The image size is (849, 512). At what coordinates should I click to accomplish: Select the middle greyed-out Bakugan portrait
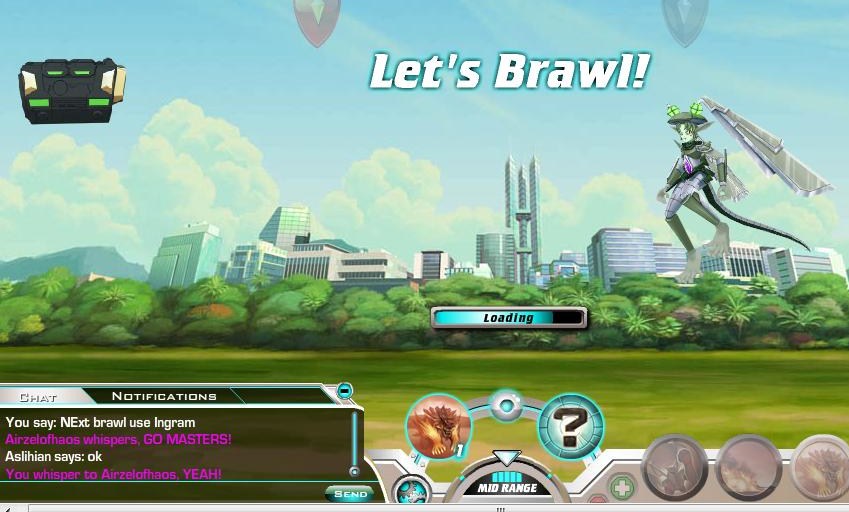[x=749, y=467]
